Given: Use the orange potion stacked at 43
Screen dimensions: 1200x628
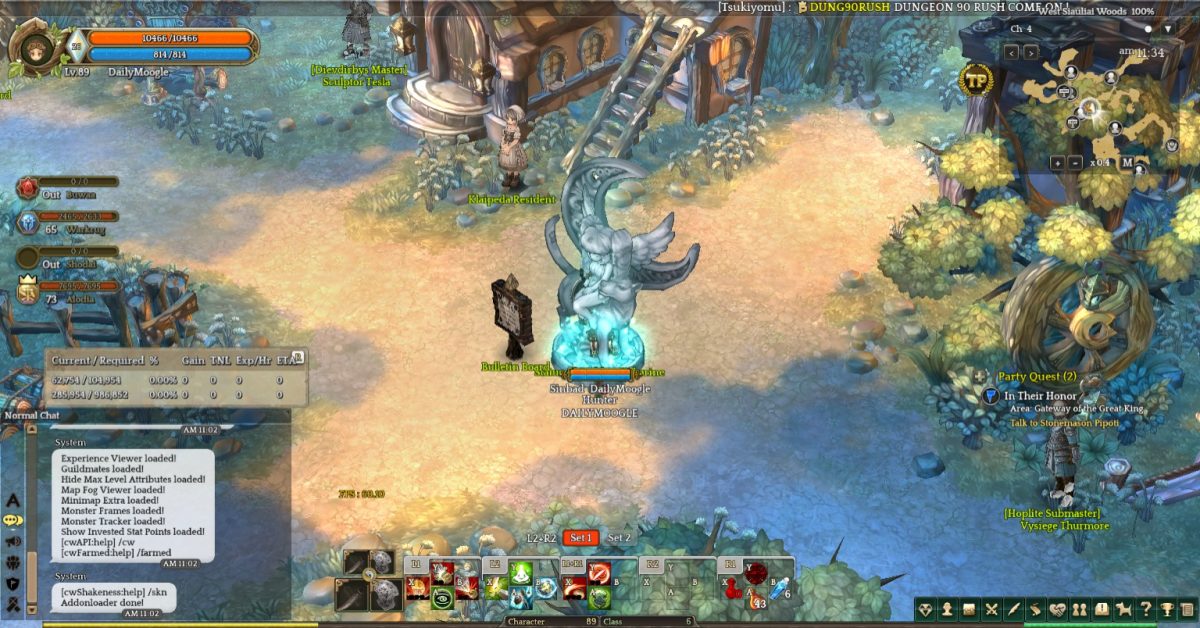Looking at the screenshot, I should (754, 599).
